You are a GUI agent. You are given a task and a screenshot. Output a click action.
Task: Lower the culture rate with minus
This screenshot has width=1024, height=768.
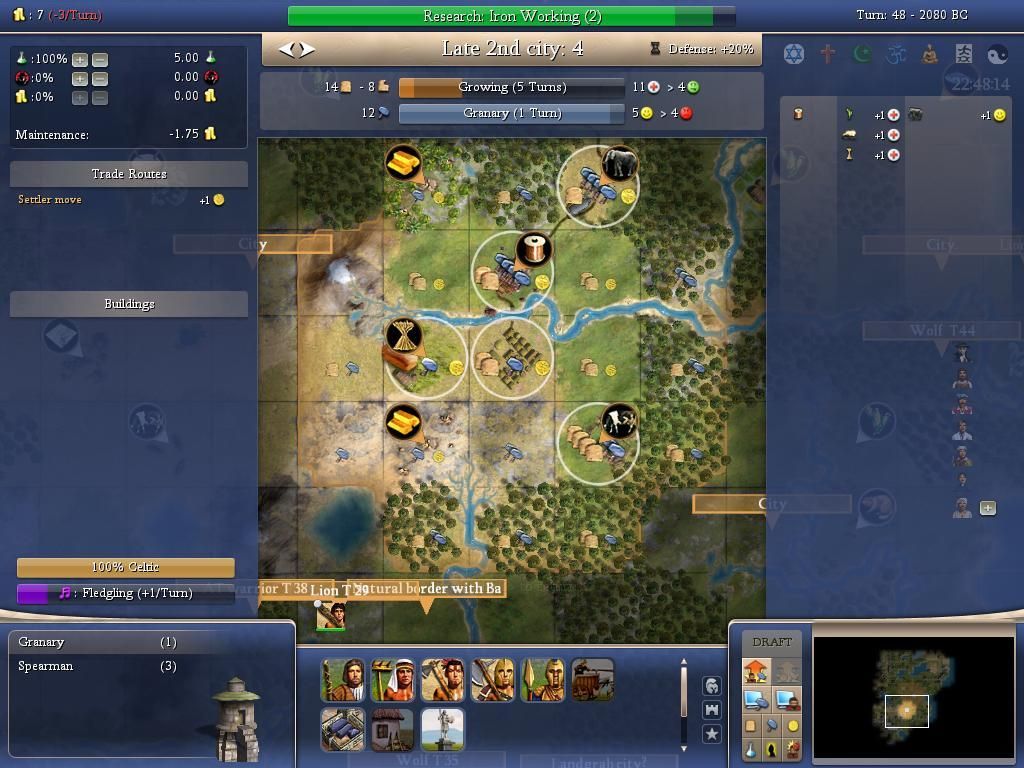click(100, 78)
